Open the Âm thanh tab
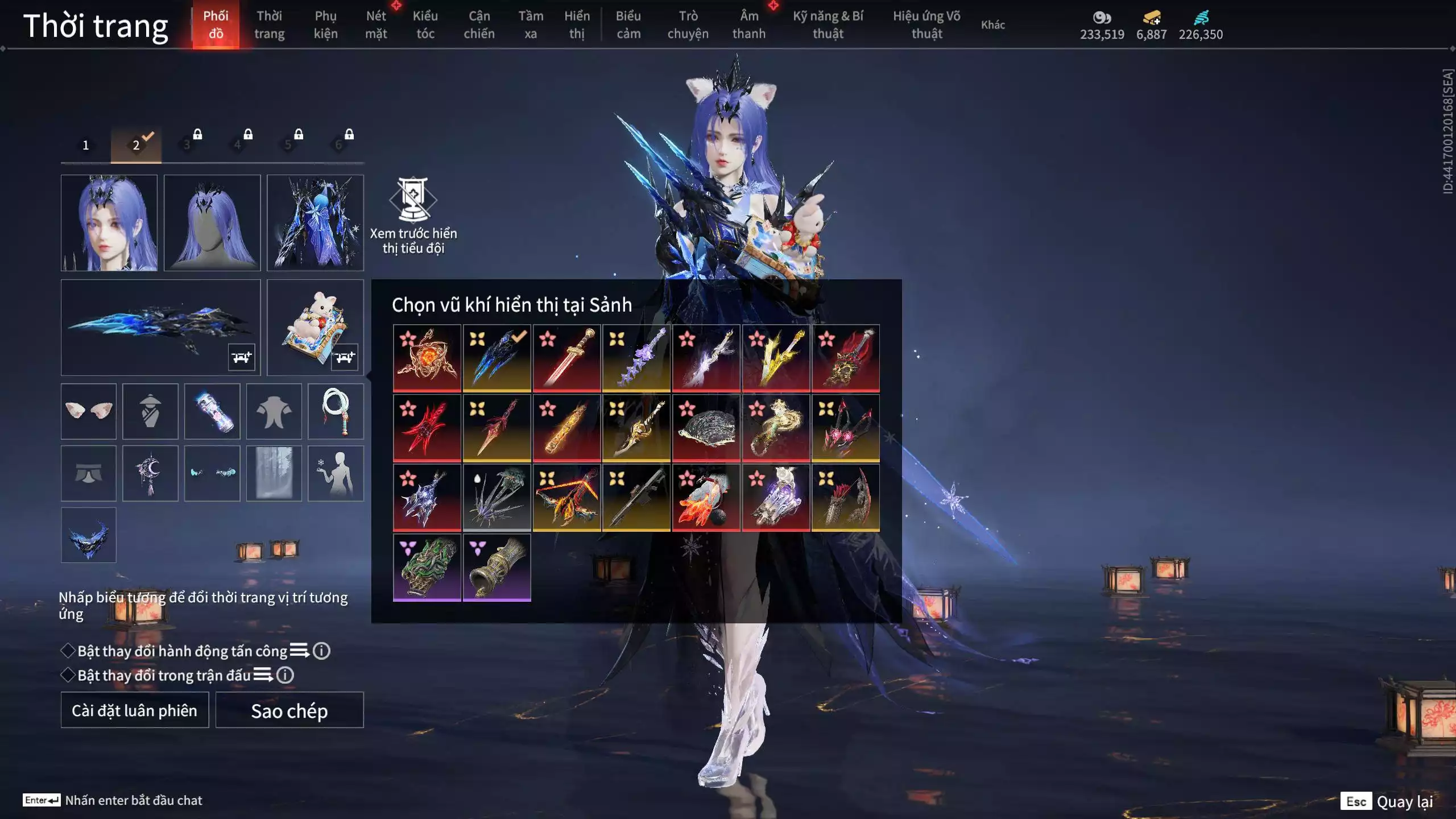The image size is (1456, 819). coord(748,24)
